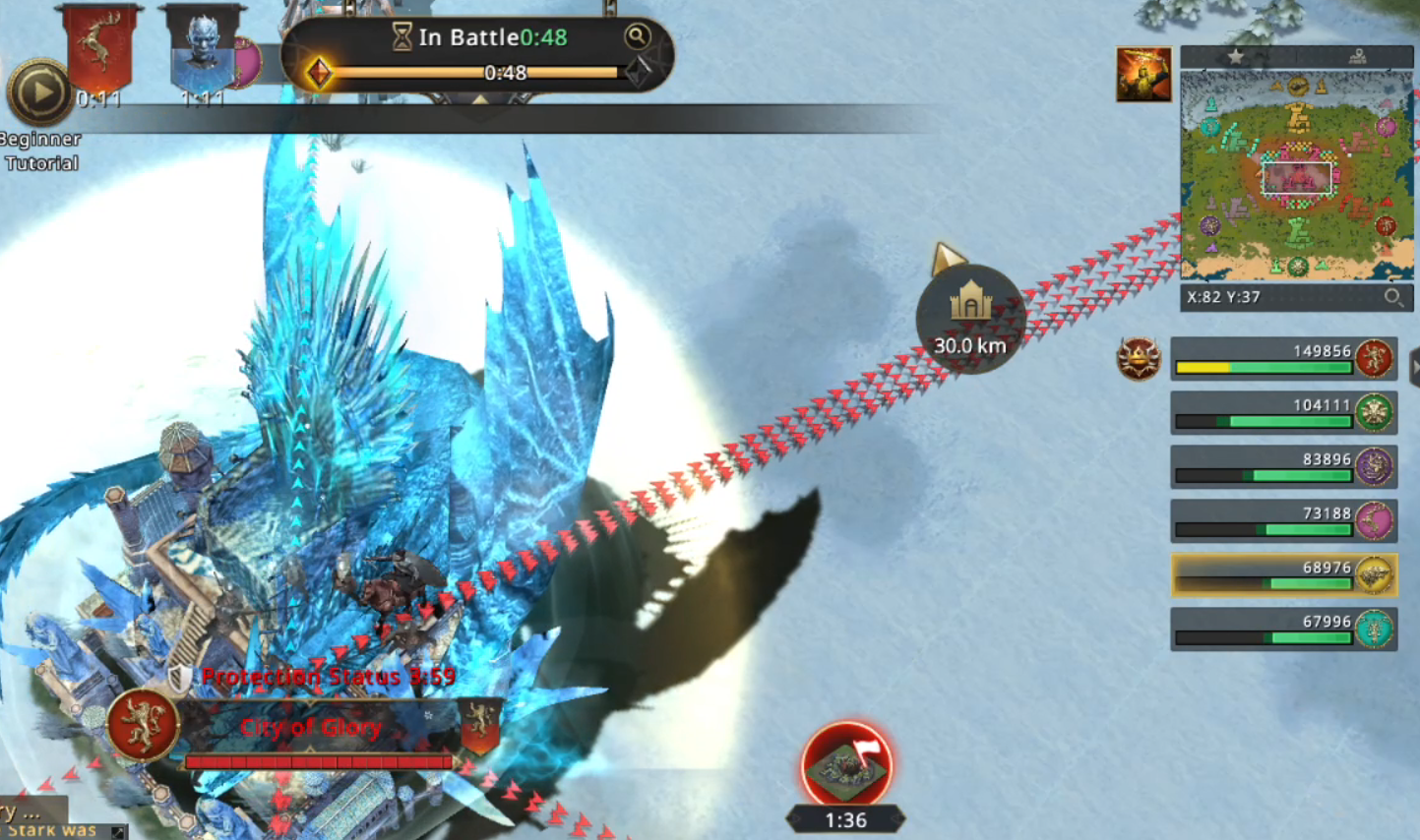Select the 73188 pink stag row
Image resolution: width=1420 pixels, height=840 pixels.
[x=1283, y=521]
